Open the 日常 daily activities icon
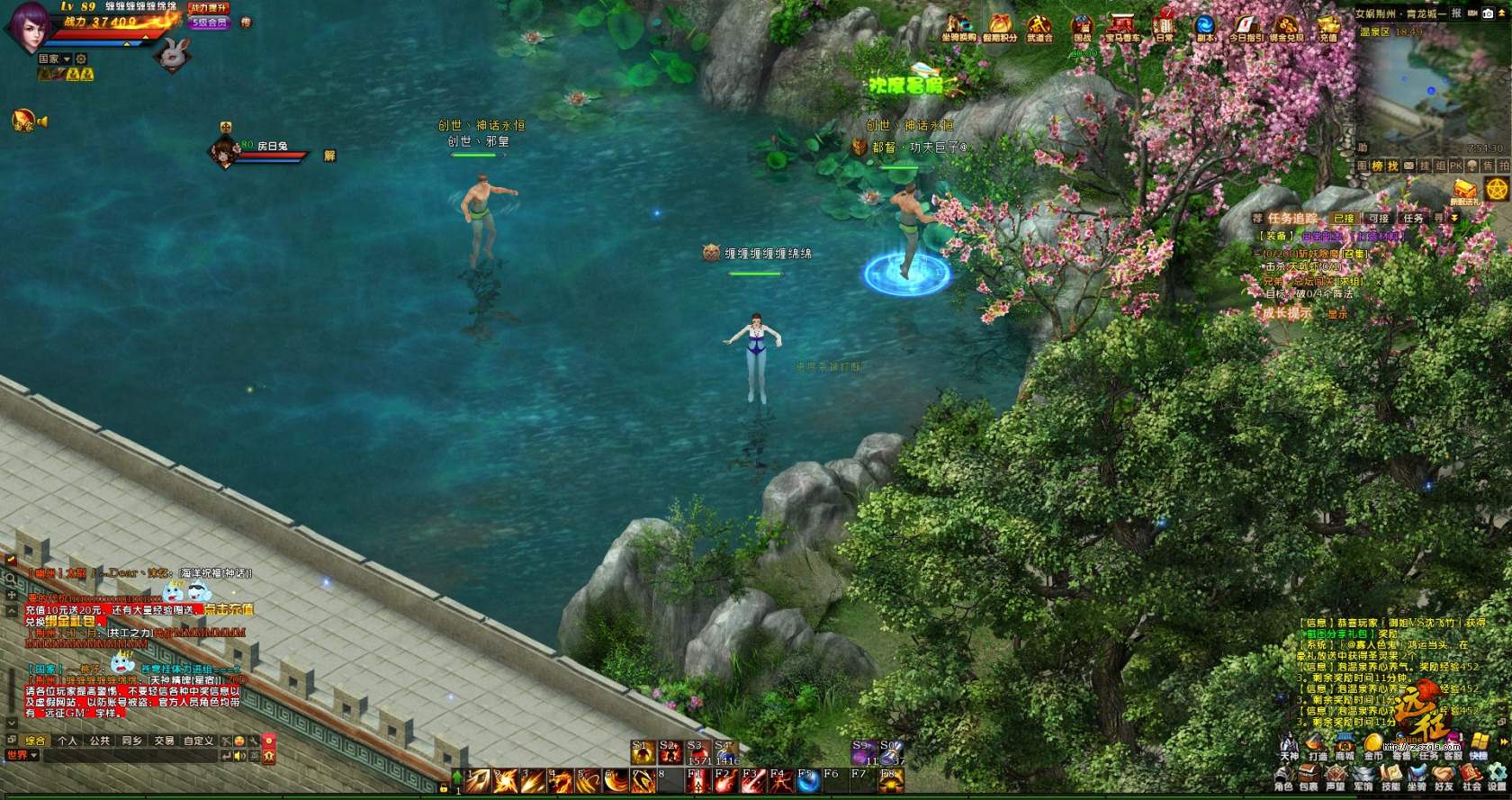Image resolution: width=1512 pixels, height=800 pixels. click(x=1165, y=25)
